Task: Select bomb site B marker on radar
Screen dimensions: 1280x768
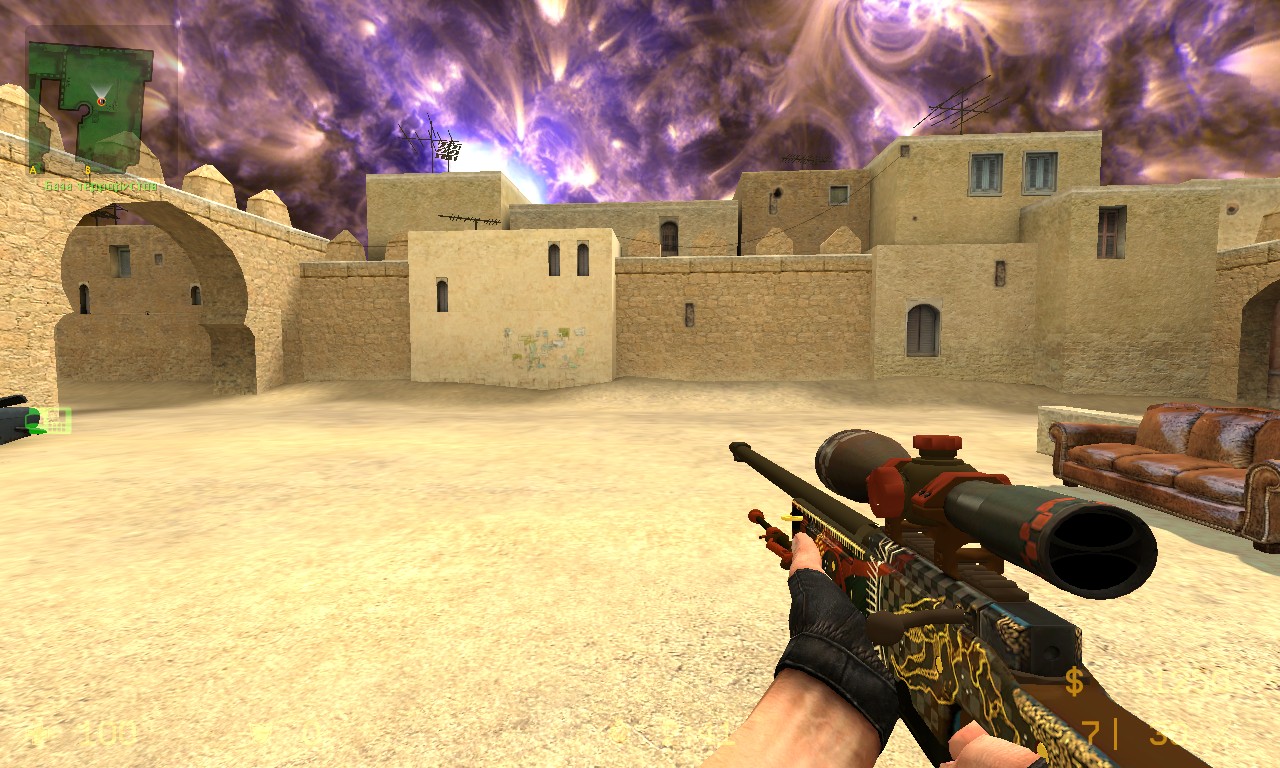Action: (x=88, y=169)
